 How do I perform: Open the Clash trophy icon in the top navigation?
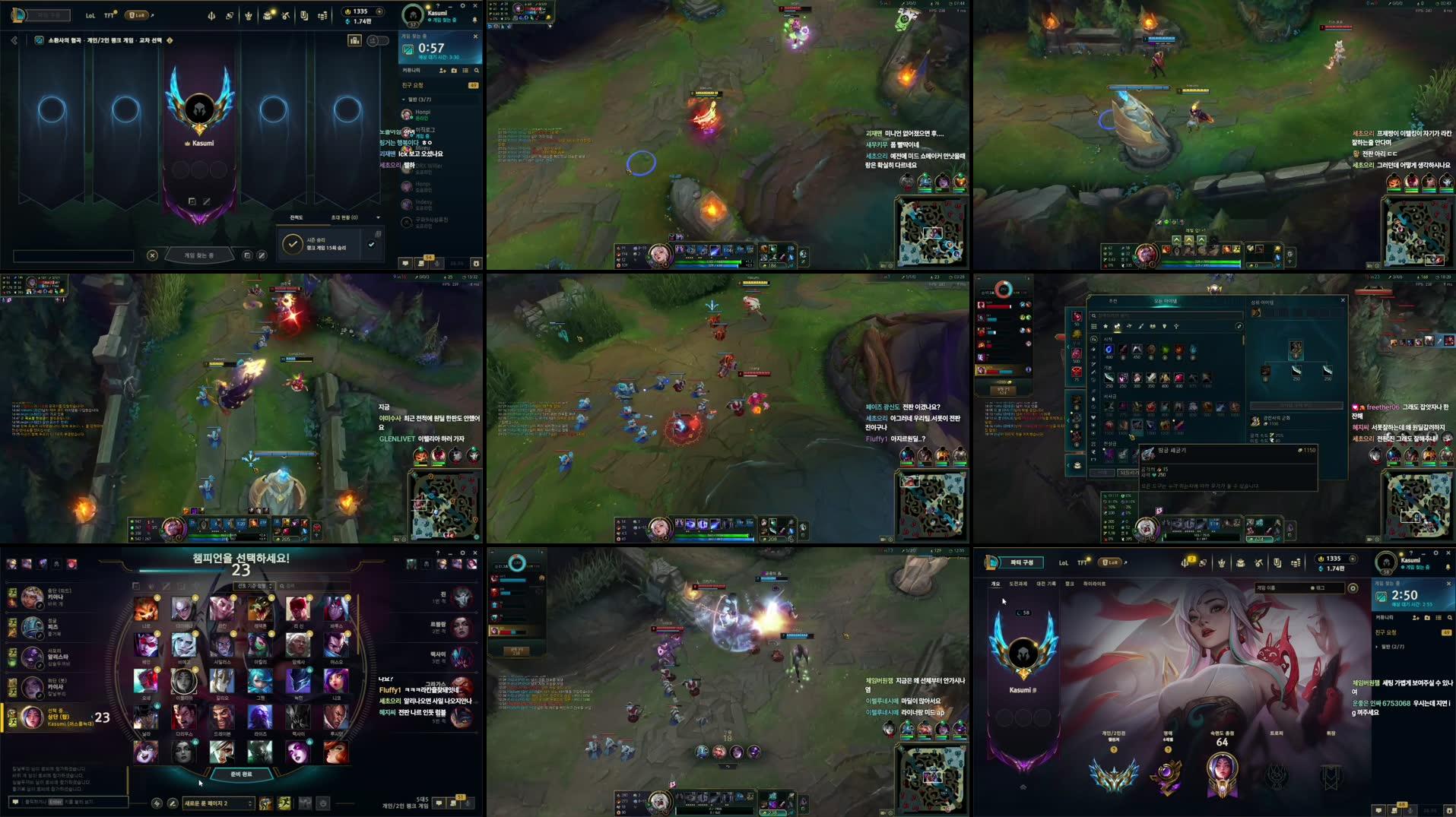pyautogui.click(x=249, y=14)
